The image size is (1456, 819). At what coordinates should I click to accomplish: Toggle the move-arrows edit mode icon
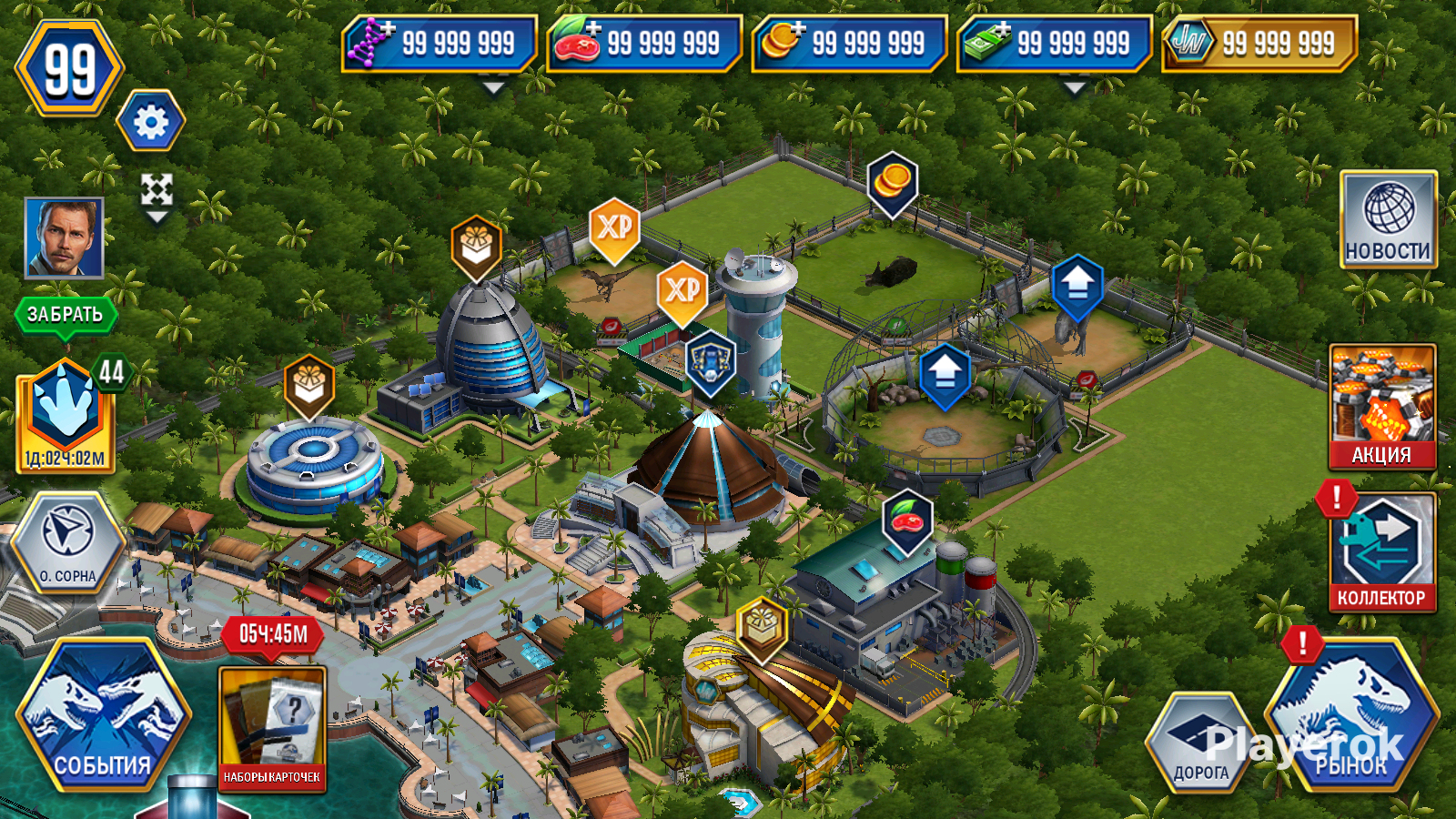(157, 191)
